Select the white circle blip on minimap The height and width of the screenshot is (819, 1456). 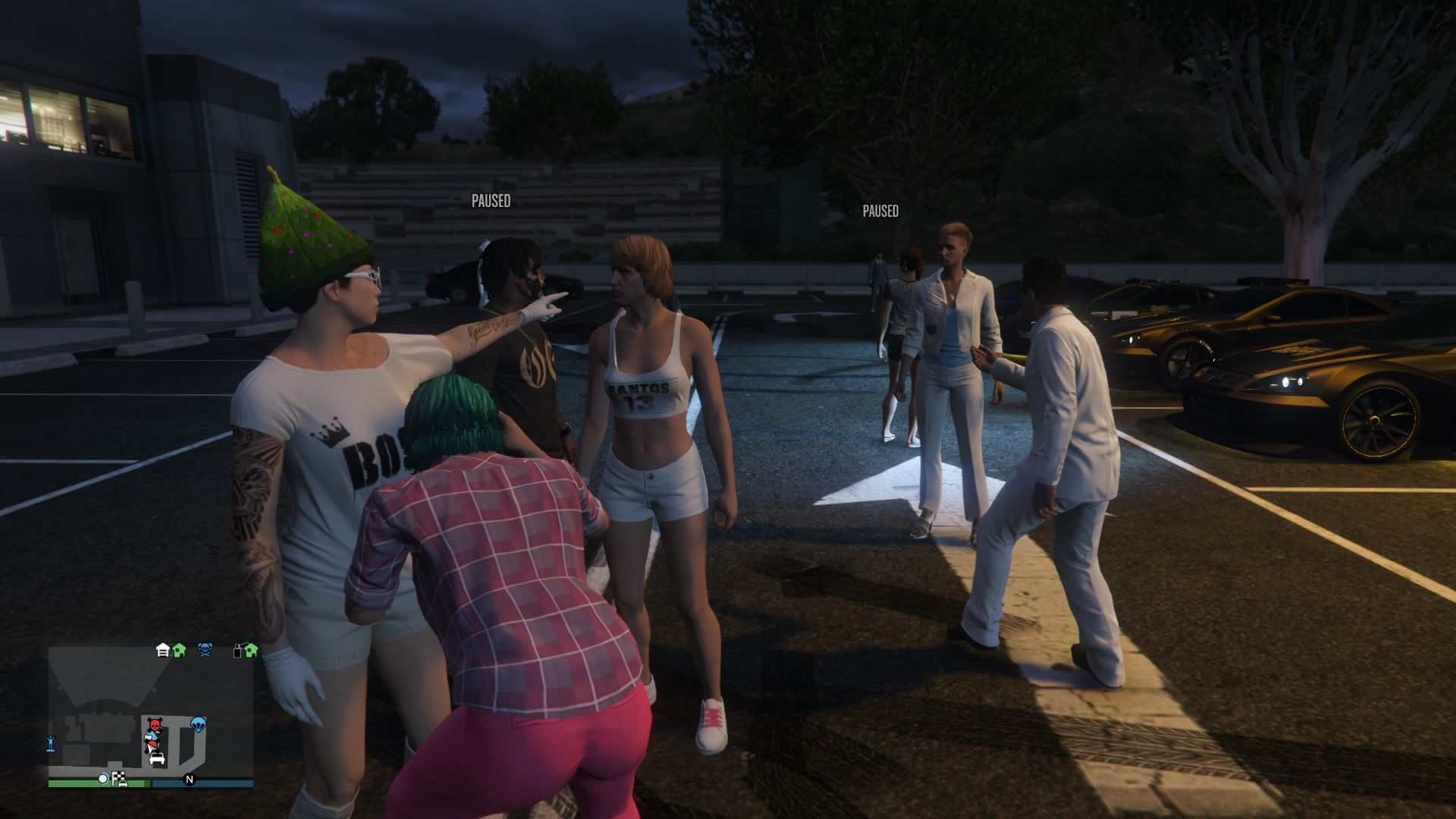point(103,779)
